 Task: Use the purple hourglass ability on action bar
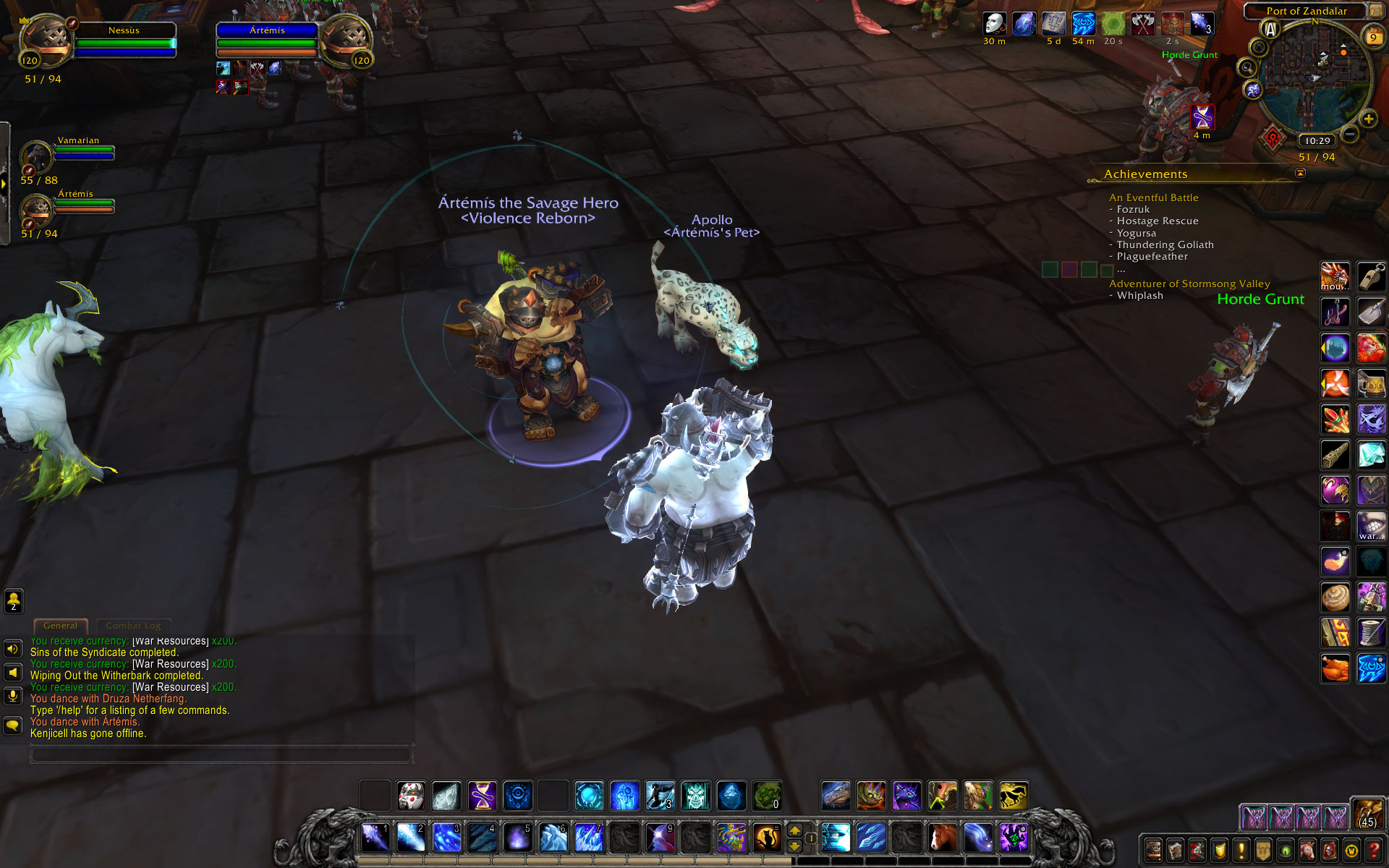coord(482,796)
